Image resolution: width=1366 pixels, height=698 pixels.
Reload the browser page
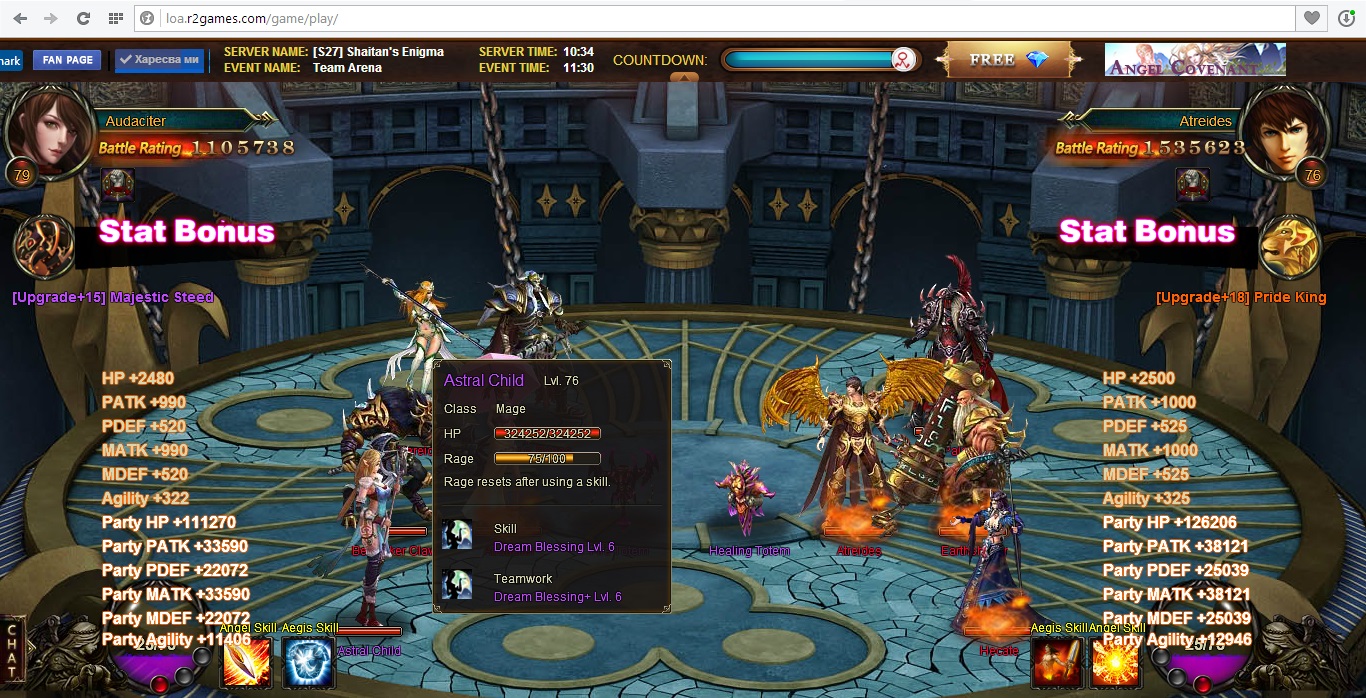click(83, 18)
